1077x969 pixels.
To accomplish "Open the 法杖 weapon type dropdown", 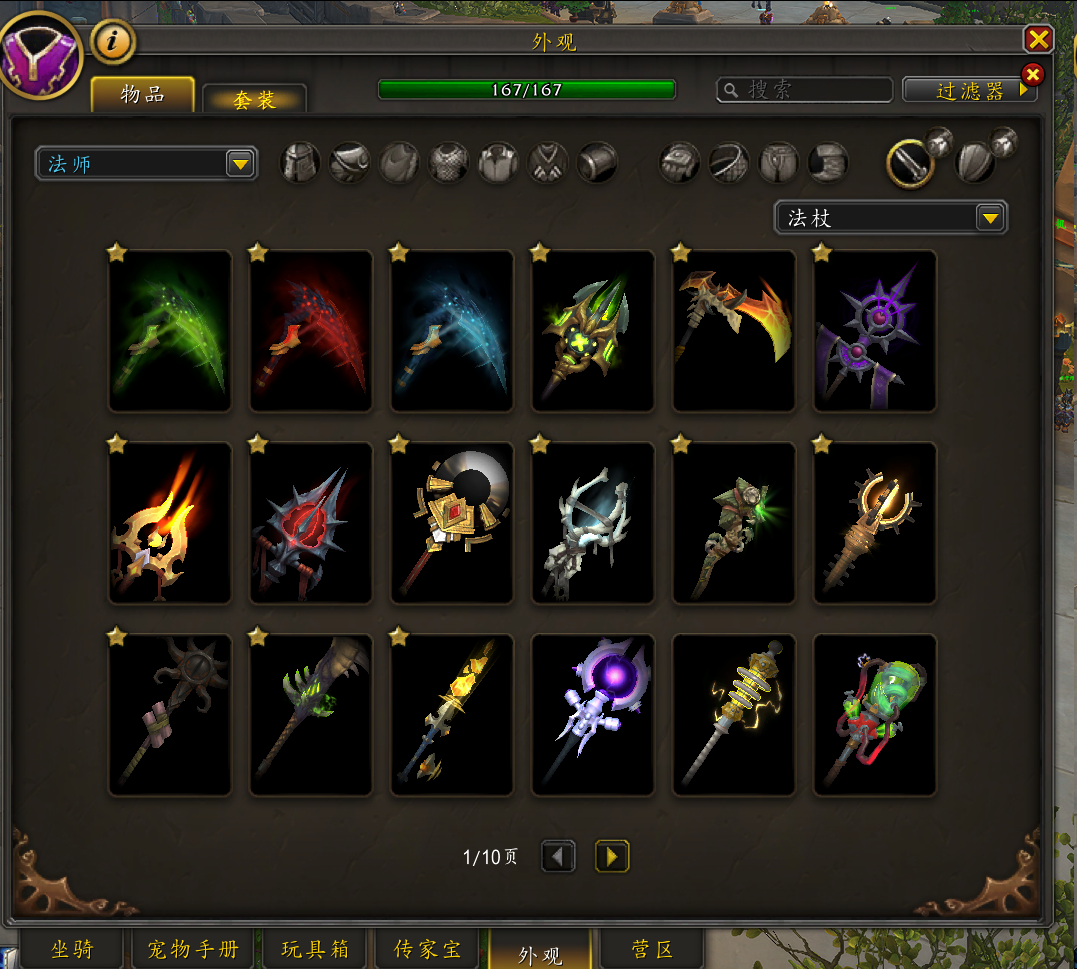I will pyautogui.click(x=891, y=218).
